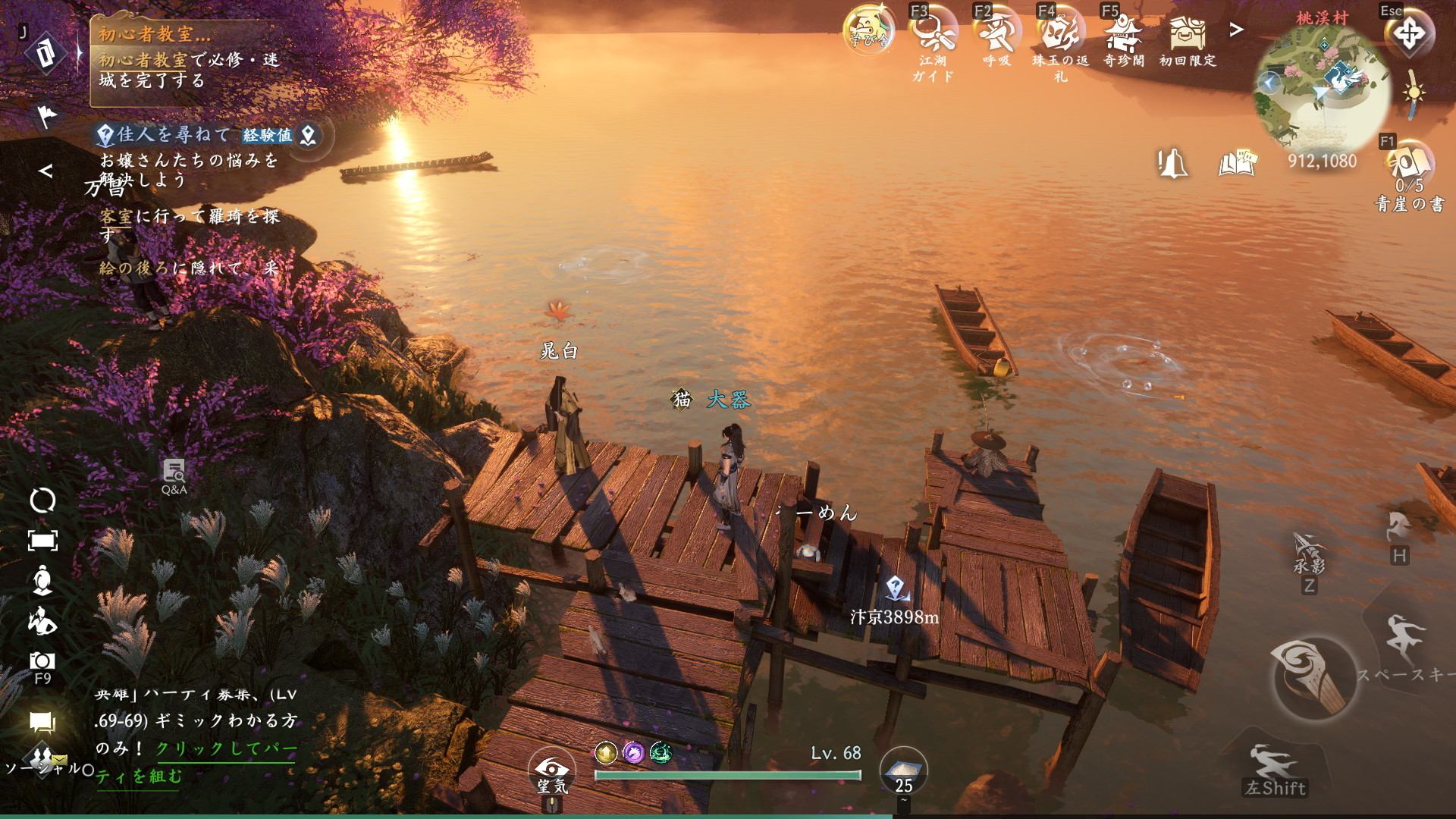Open the 珠玉の返礼 event icon

[1059, 33]
